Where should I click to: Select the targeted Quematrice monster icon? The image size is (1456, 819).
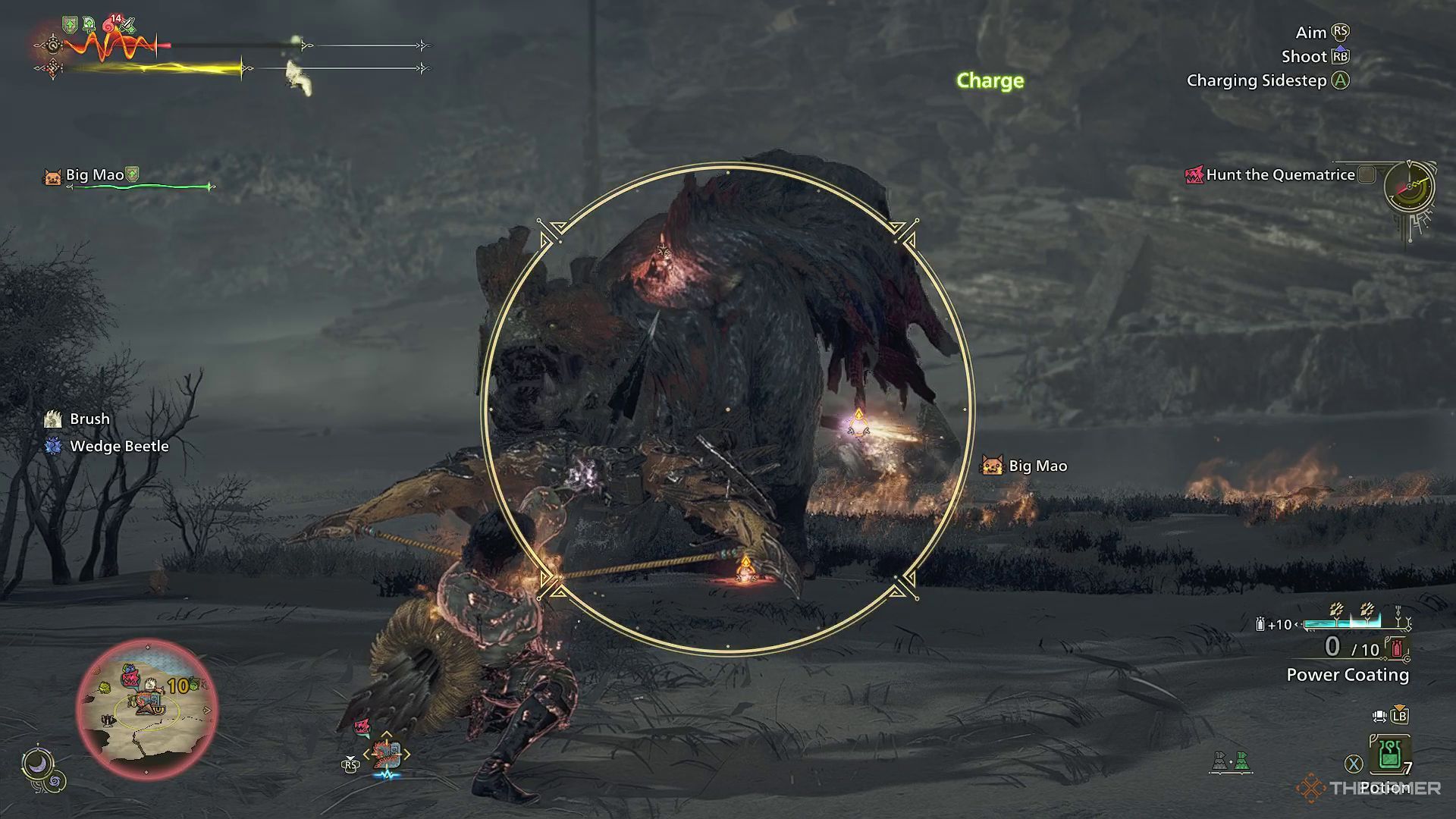387,754
